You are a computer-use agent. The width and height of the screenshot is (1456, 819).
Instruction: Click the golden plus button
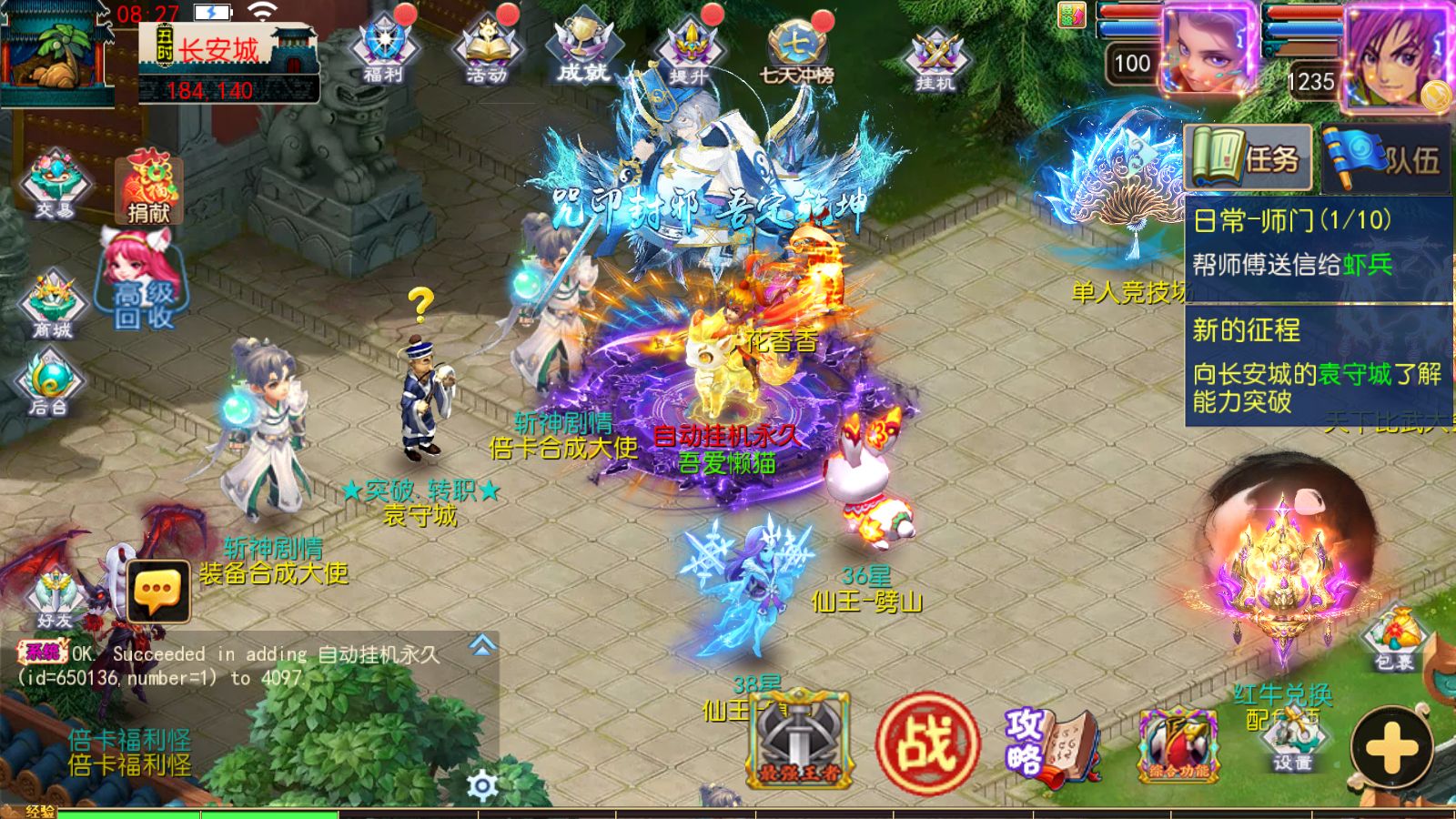pos(1391,748)
